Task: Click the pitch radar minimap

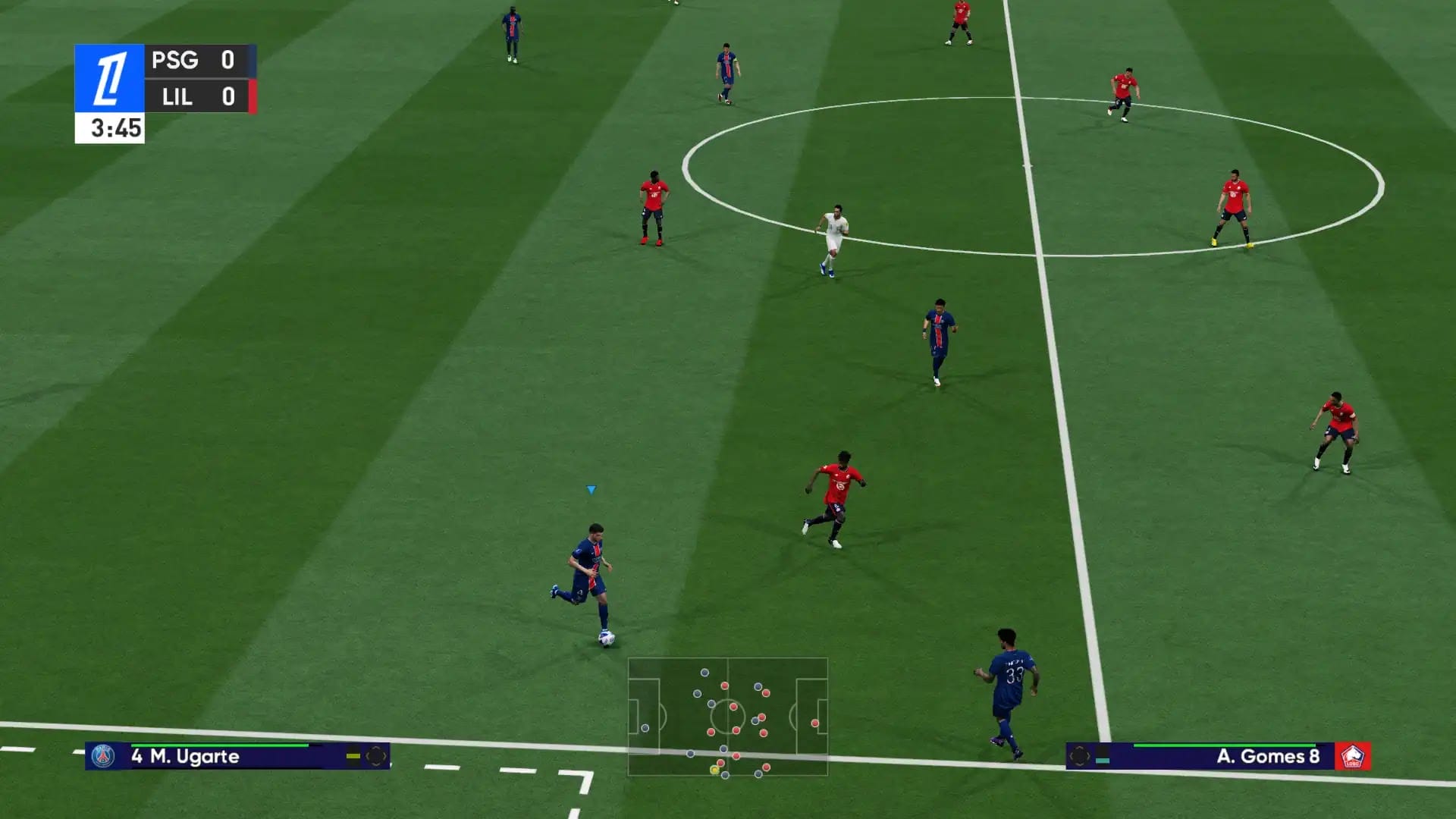Action: coord(727,717)
